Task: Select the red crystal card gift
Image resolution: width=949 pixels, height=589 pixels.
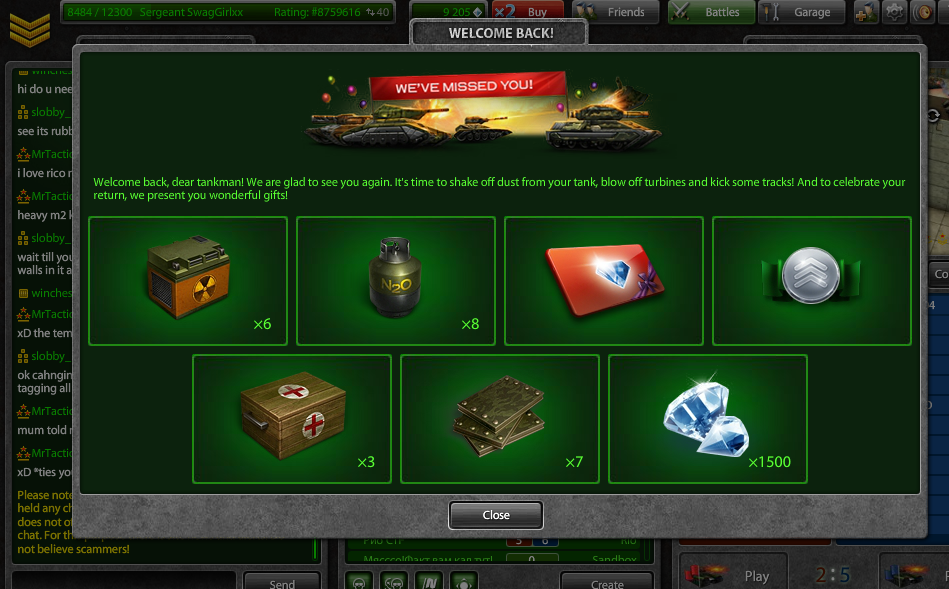Action: click(x=604, y=281)
